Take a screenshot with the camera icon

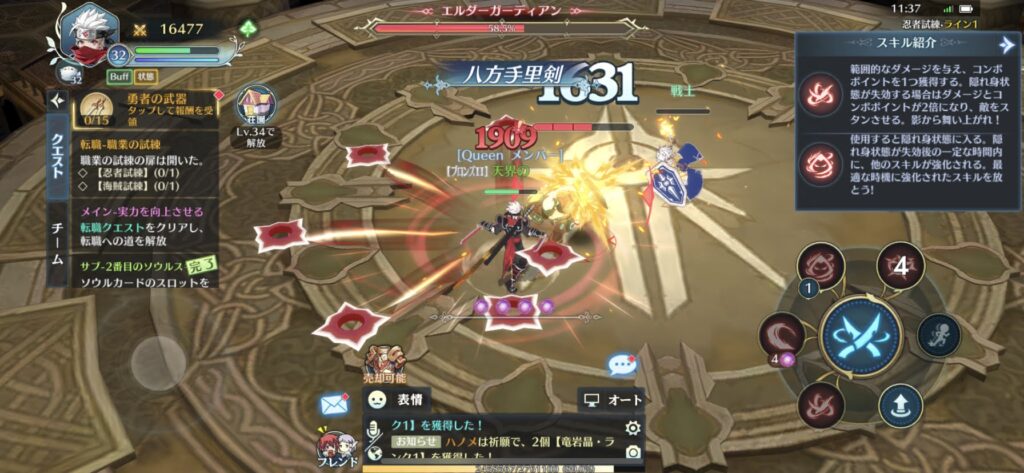631,452
